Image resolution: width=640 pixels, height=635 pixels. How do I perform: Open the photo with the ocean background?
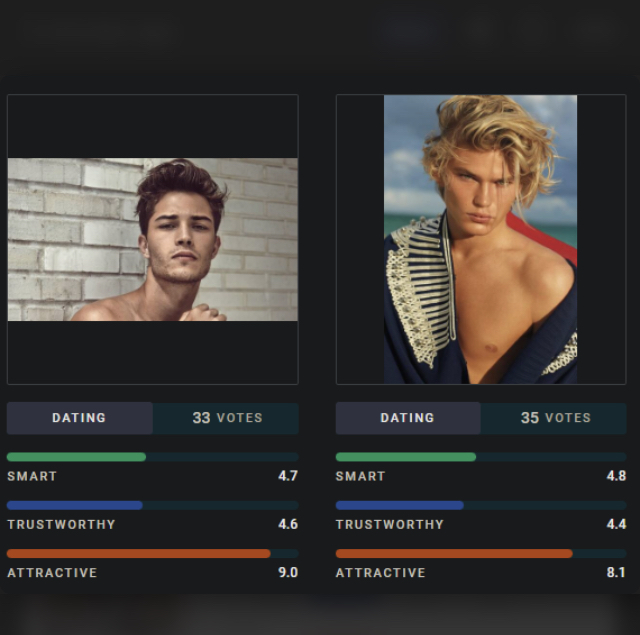pos(480,239)
